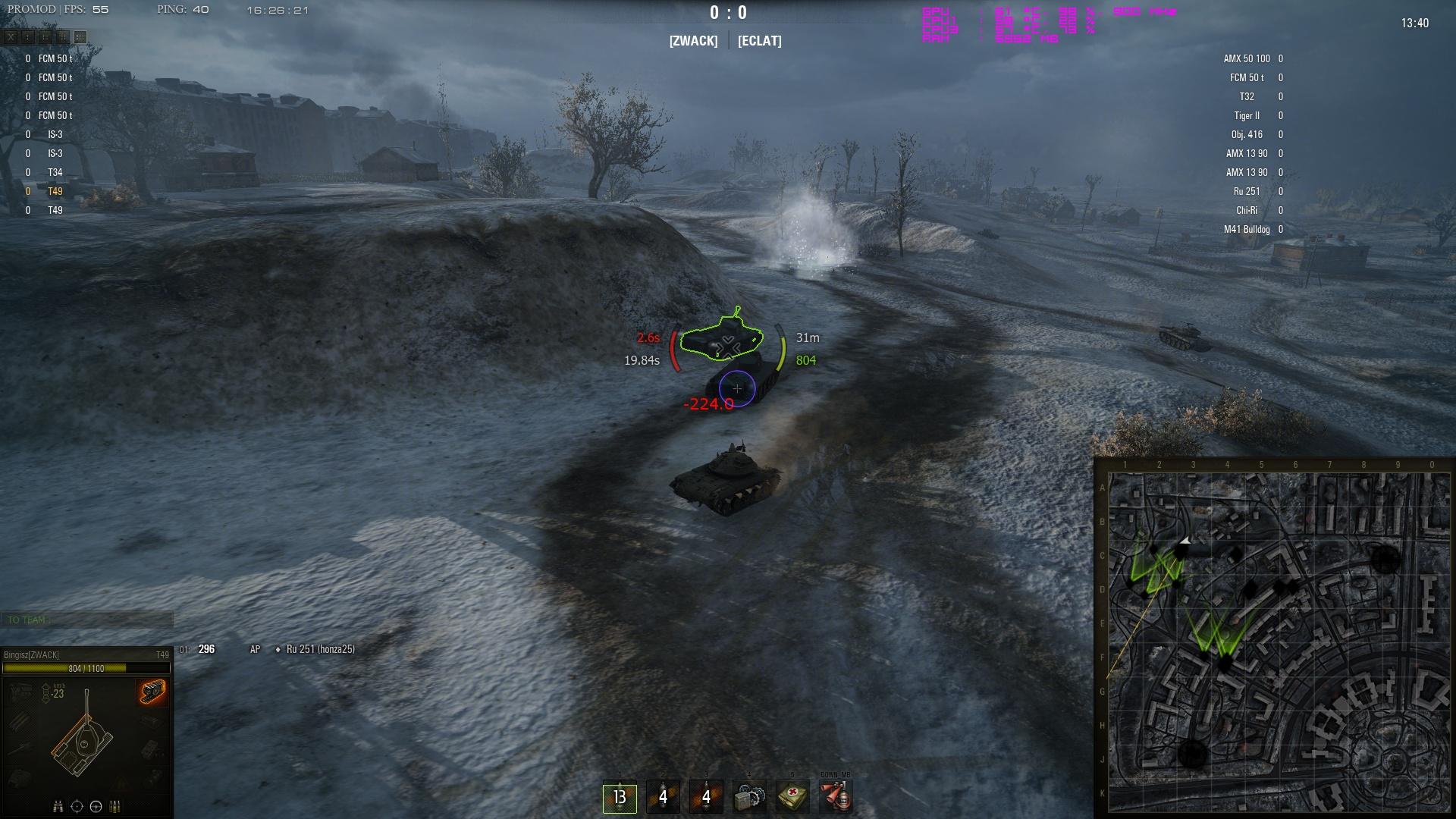The width and height of the screenshot is (1456, 819).
Task: Open the TO TEAM chat box
Action: pos(86,620)
